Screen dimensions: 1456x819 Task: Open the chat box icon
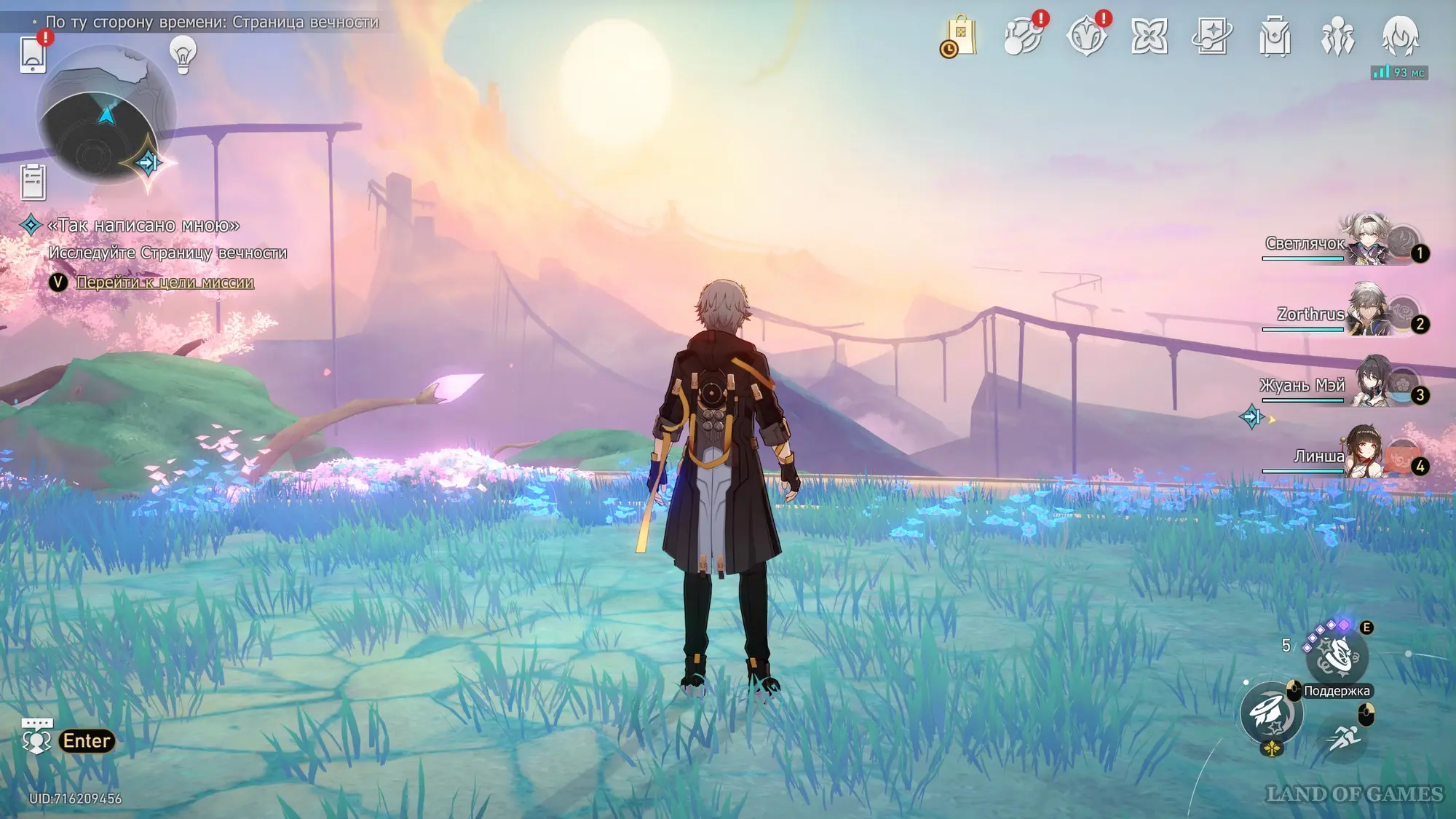click(x=36, y=737)
